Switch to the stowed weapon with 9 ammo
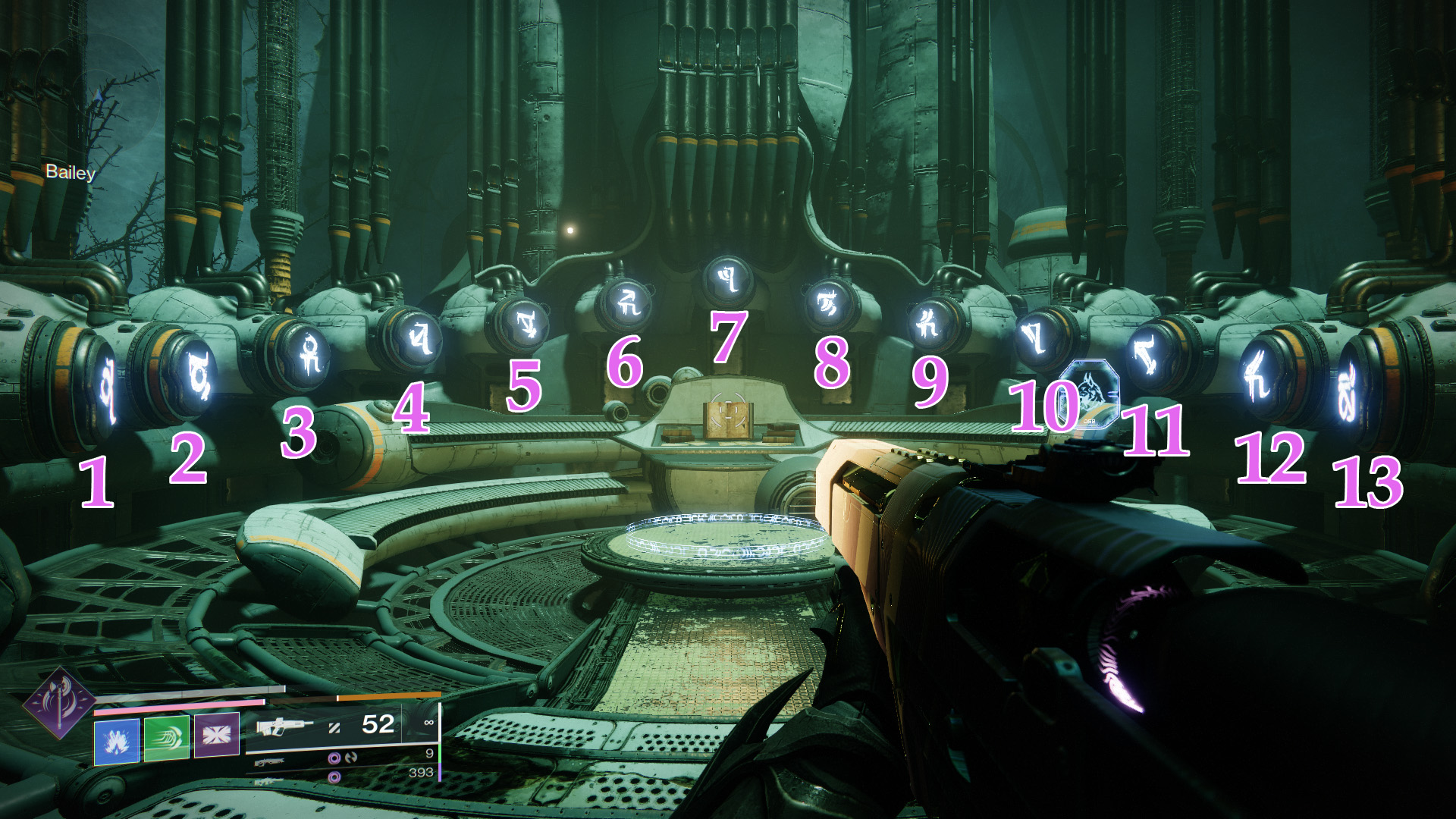 pos(270,761)
